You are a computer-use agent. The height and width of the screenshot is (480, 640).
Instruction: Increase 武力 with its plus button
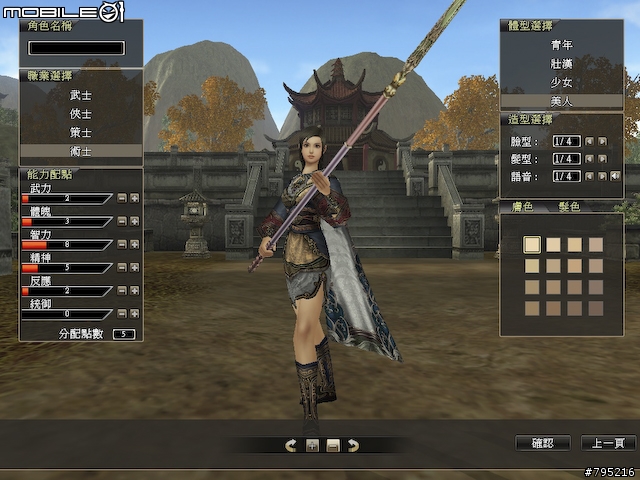point(135,198)
